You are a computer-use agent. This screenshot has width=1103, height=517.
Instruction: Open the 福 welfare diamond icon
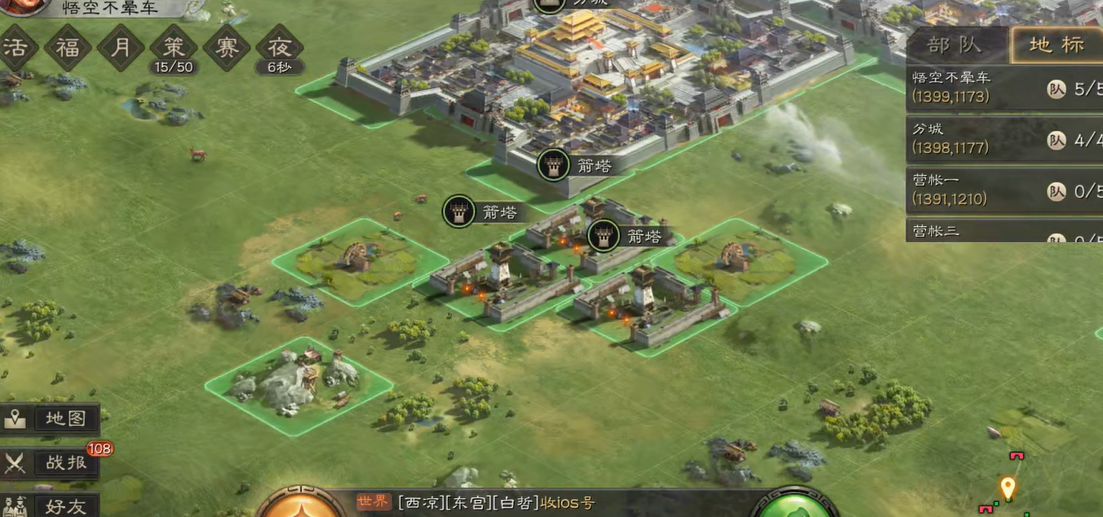point(68,48)
